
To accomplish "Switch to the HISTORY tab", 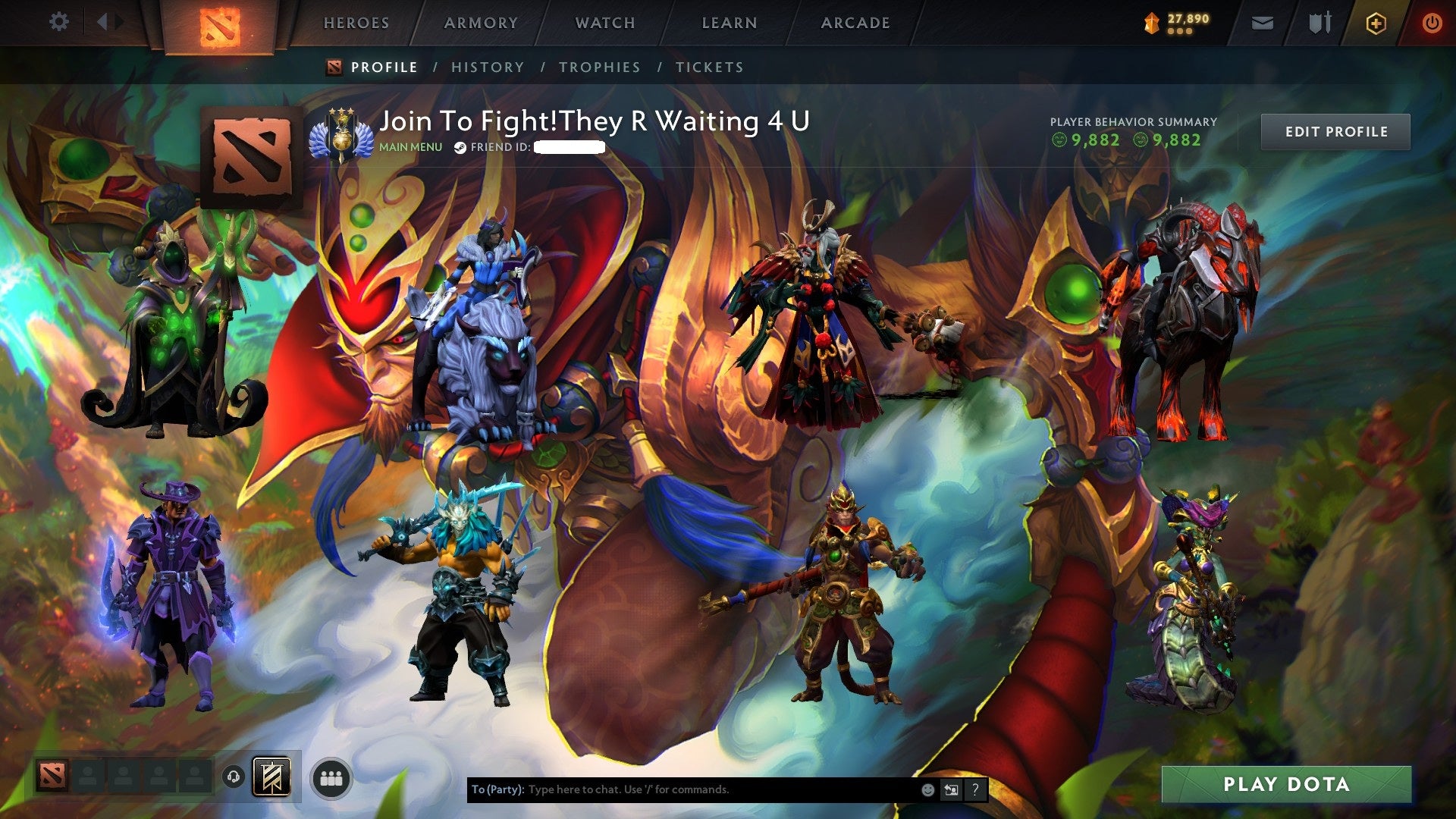I will click(487, 67).
